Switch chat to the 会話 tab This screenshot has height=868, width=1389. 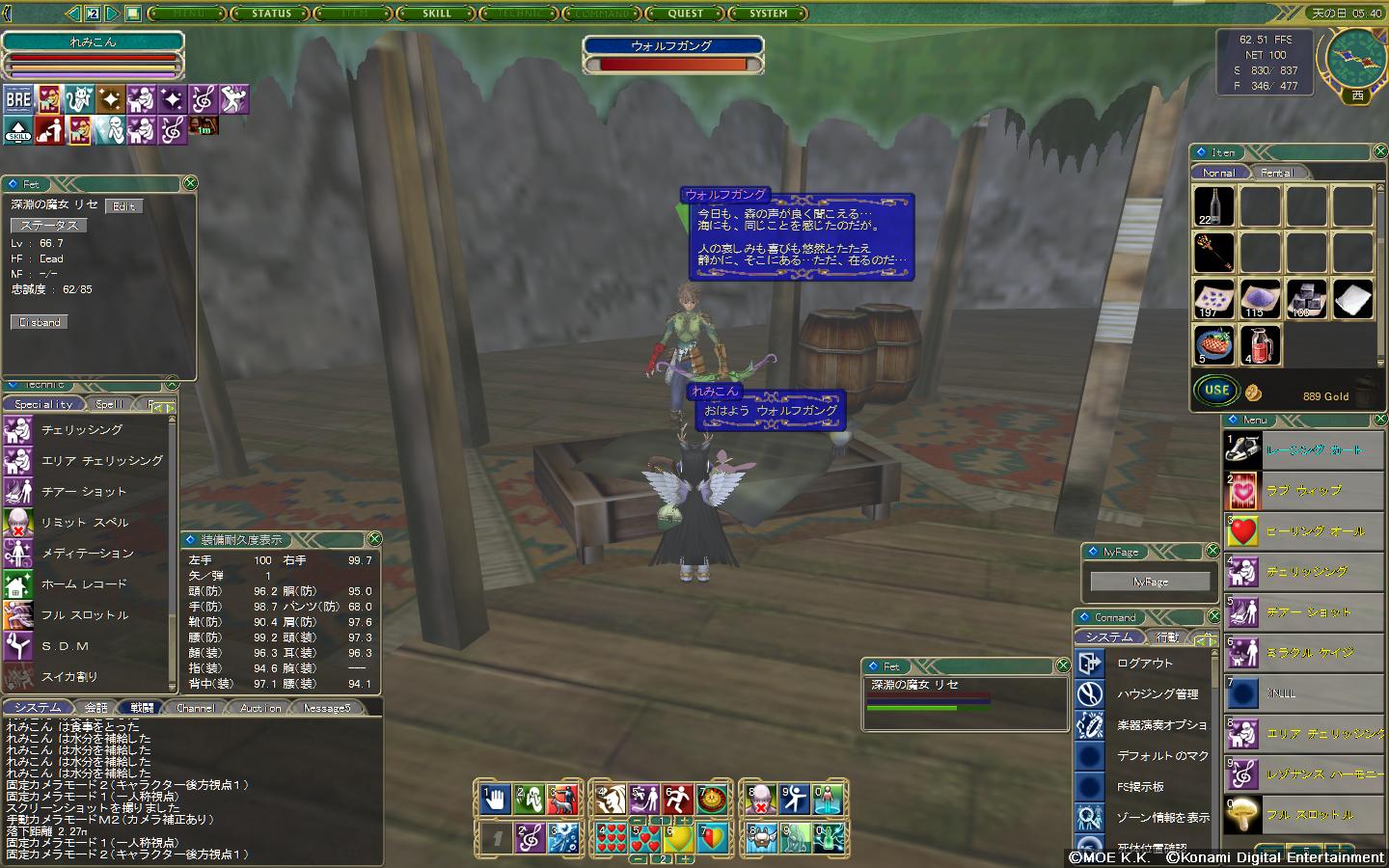coord(95,708)
